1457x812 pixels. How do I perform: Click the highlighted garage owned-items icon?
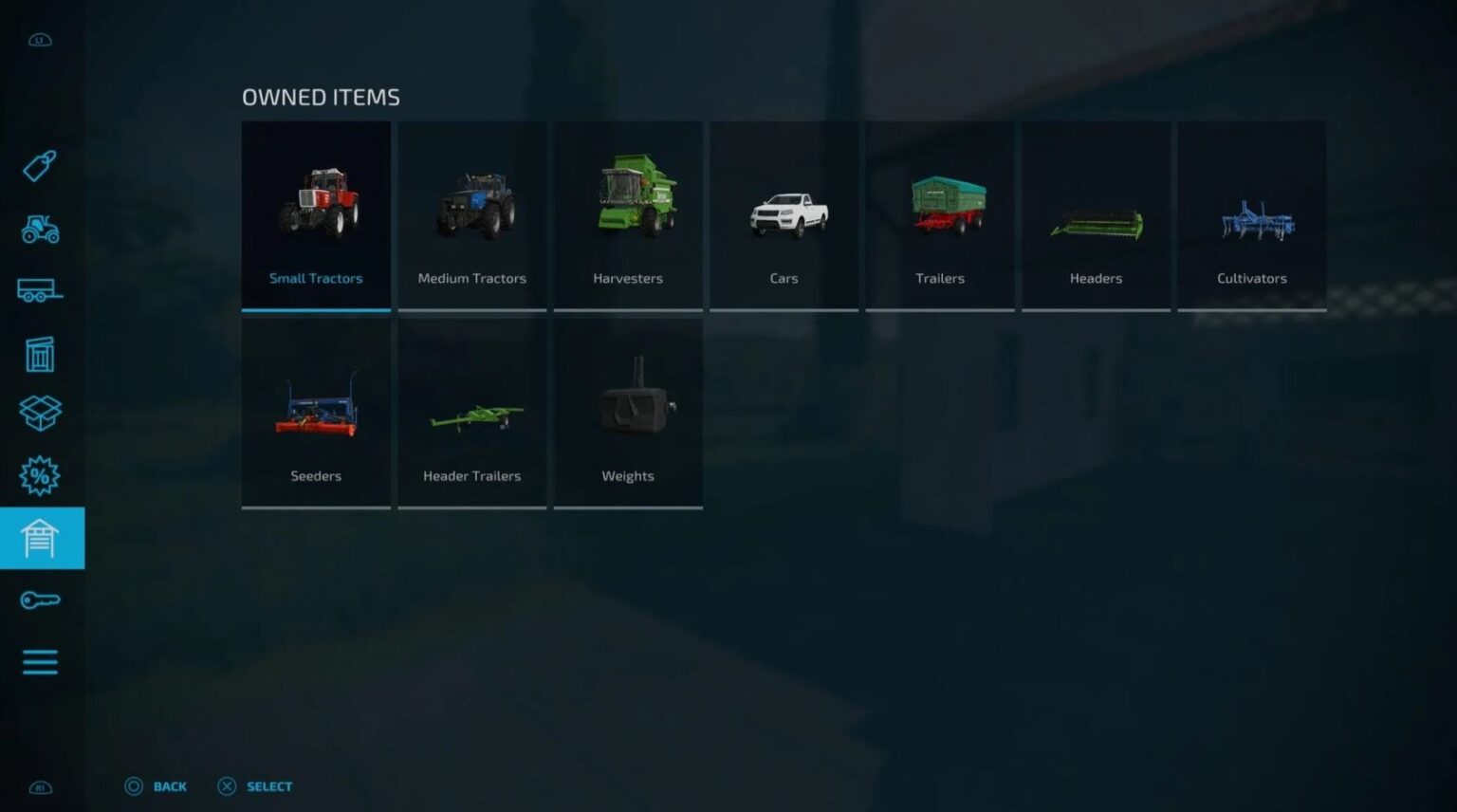point(39,537)
